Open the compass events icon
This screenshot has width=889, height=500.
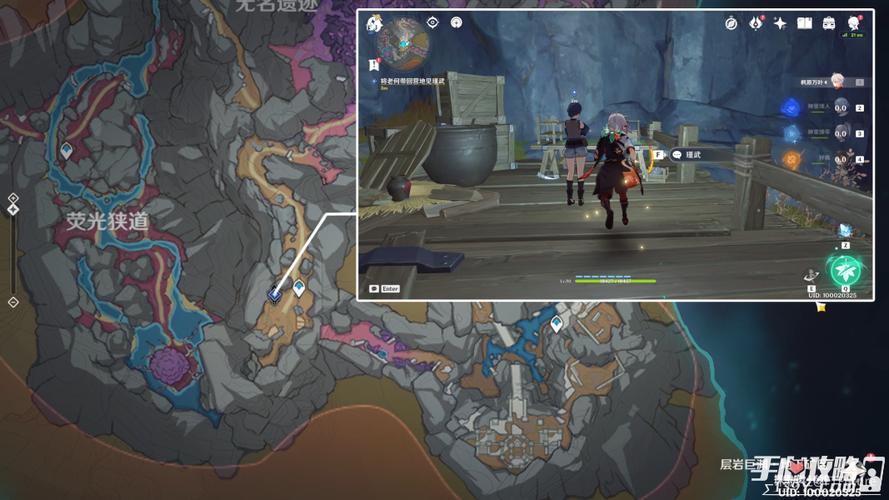[x=731, y=23]
